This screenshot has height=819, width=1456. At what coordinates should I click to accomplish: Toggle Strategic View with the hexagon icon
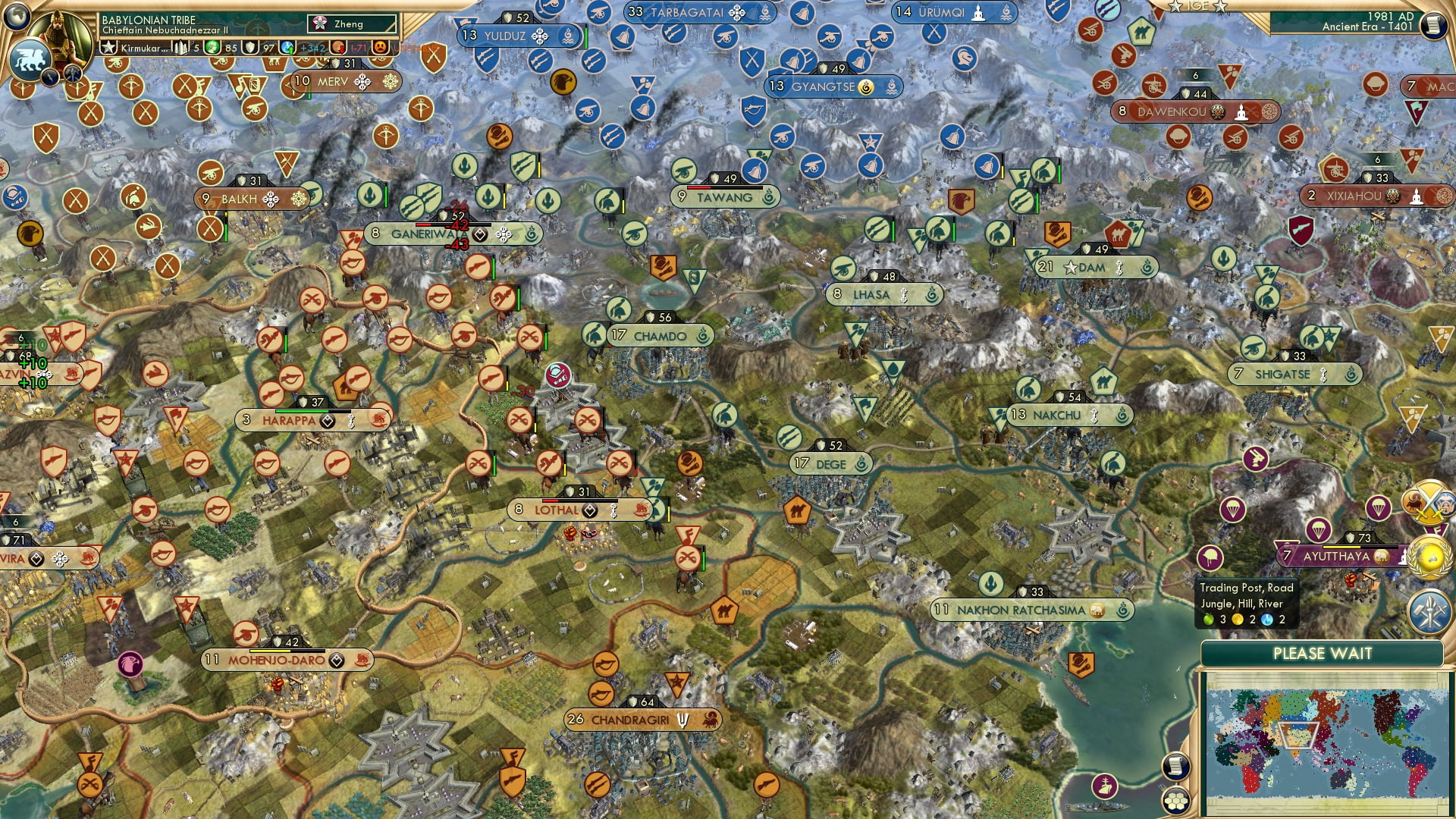pyautogui.click(x=1176, y=801)
